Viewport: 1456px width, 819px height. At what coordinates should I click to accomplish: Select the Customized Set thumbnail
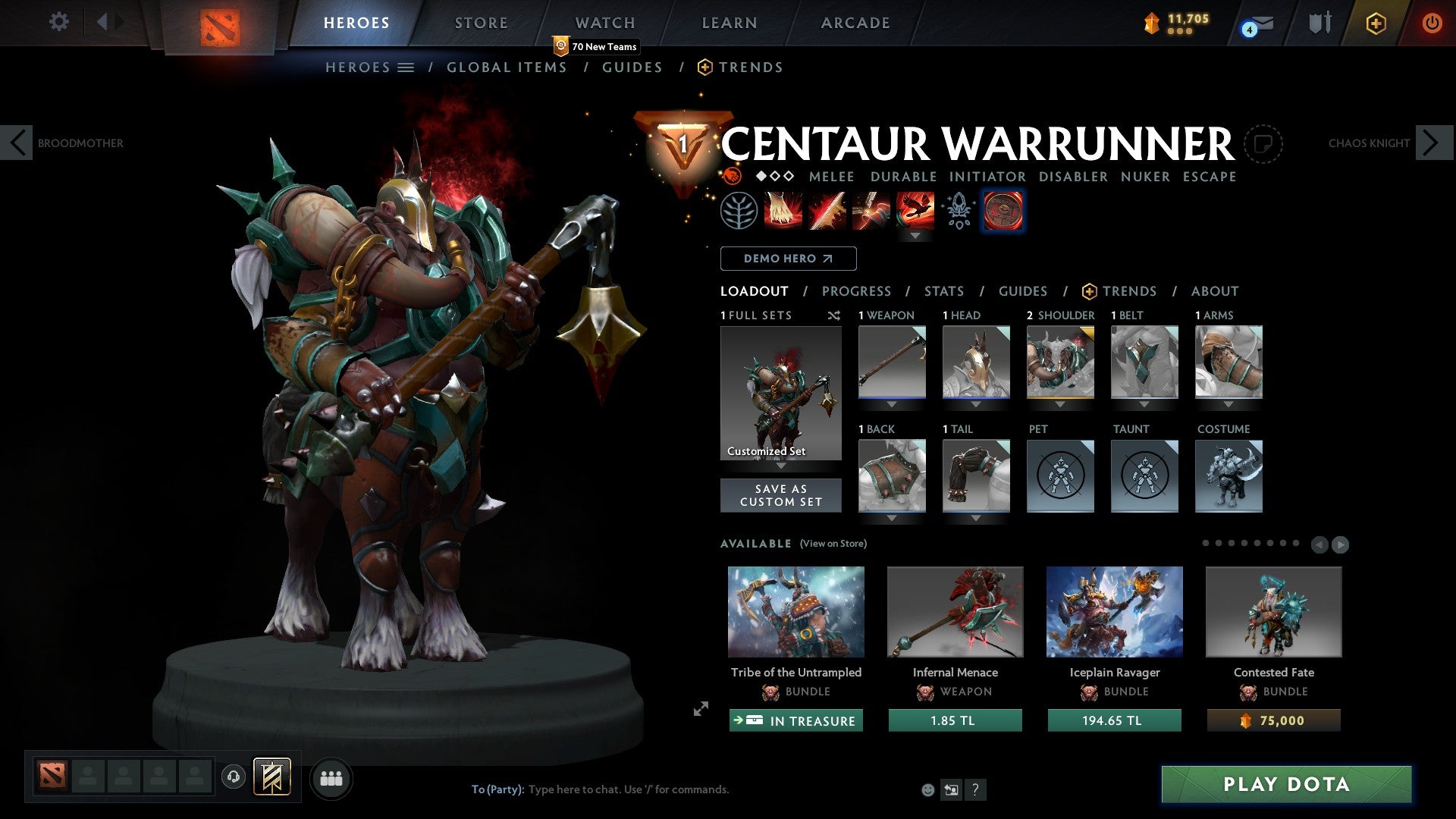[780, 392]
